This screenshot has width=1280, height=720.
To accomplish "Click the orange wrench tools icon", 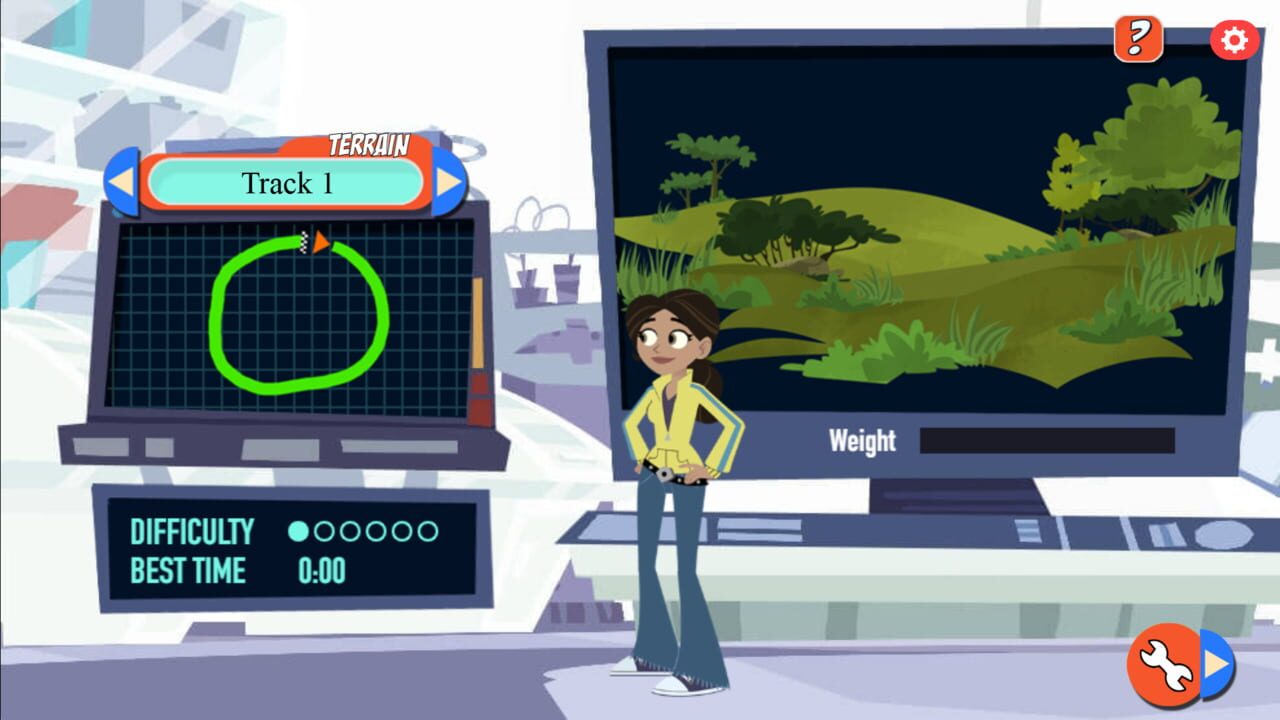I will coord(1165,663).
